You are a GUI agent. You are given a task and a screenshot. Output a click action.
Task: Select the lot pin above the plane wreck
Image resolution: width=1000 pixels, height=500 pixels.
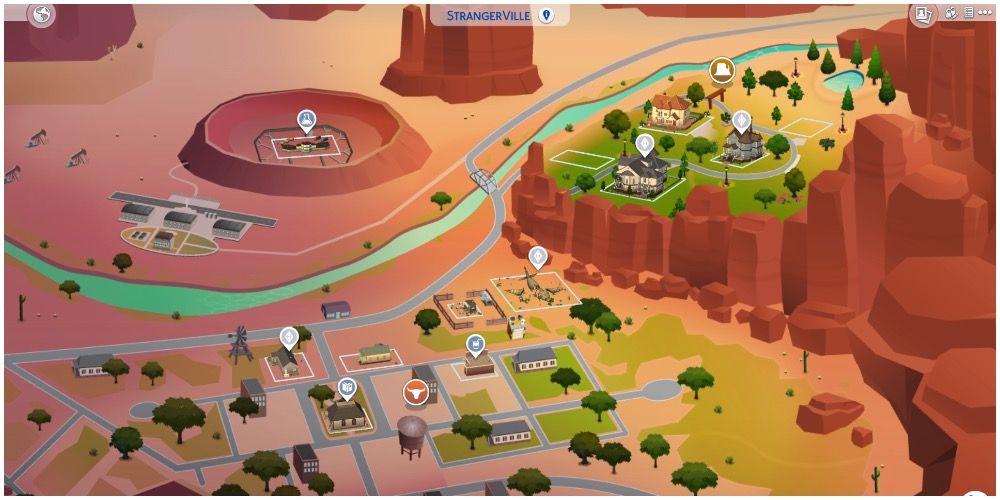point(537,257)
